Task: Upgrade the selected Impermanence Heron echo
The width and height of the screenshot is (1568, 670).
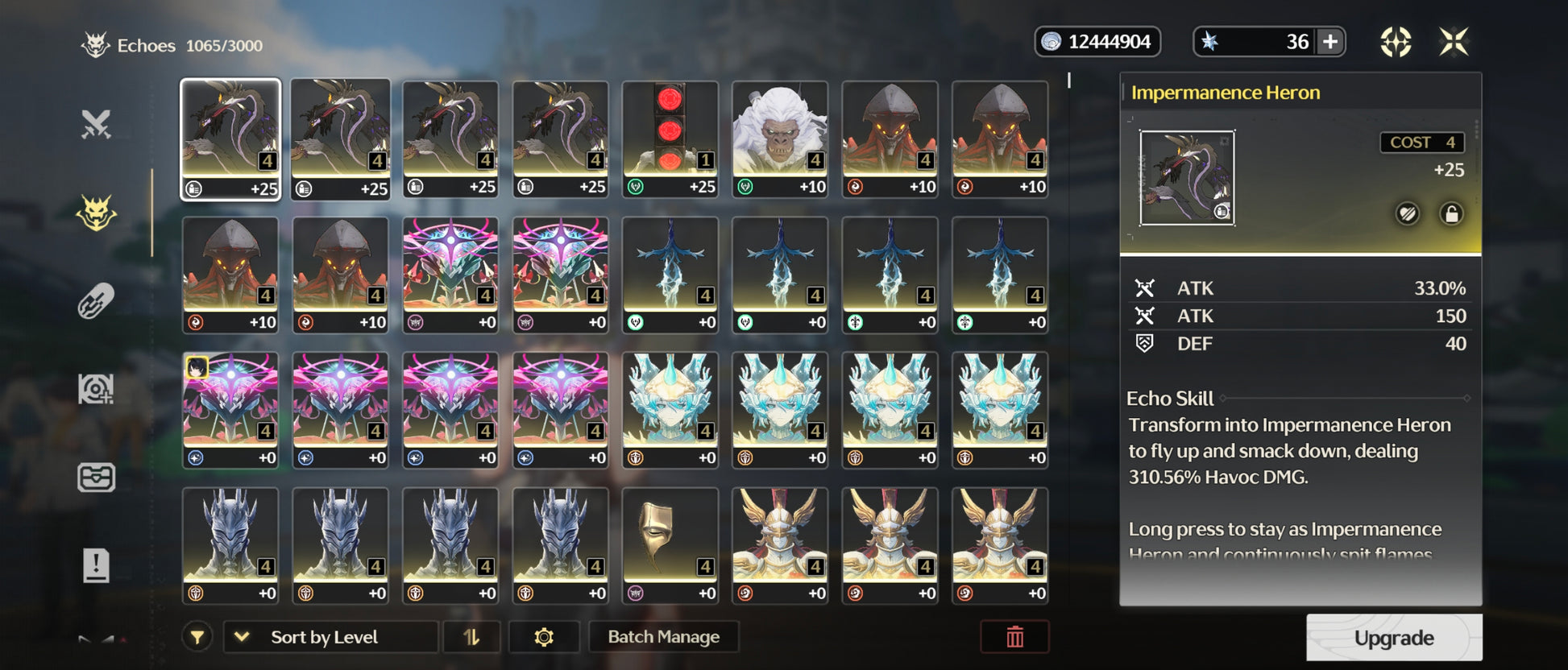Action: pos(1393,638)
